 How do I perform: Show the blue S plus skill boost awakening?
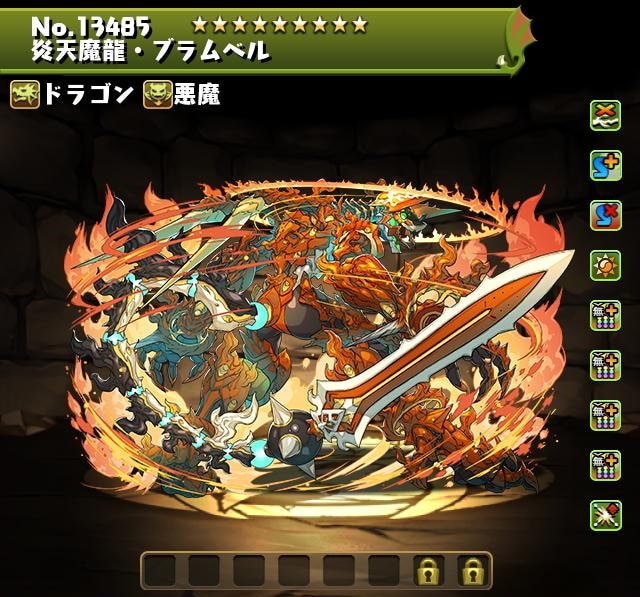[603, 165]
